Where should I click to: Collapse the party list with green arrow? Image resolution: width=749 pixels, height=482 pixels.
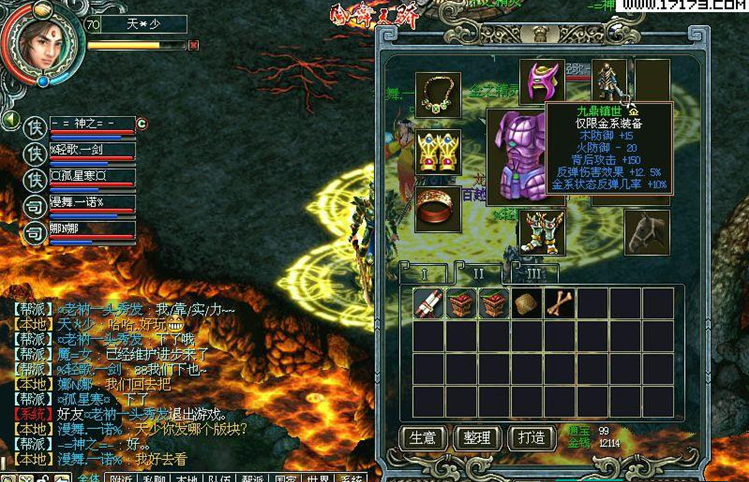pos(10,121)
